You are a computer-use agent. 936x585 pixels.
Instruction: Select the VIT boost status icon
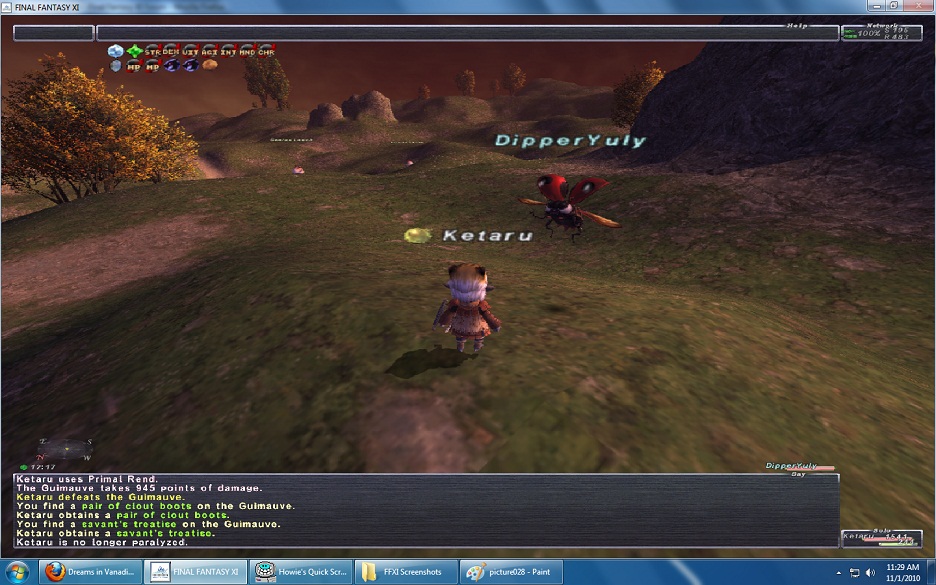pos(191,50)
